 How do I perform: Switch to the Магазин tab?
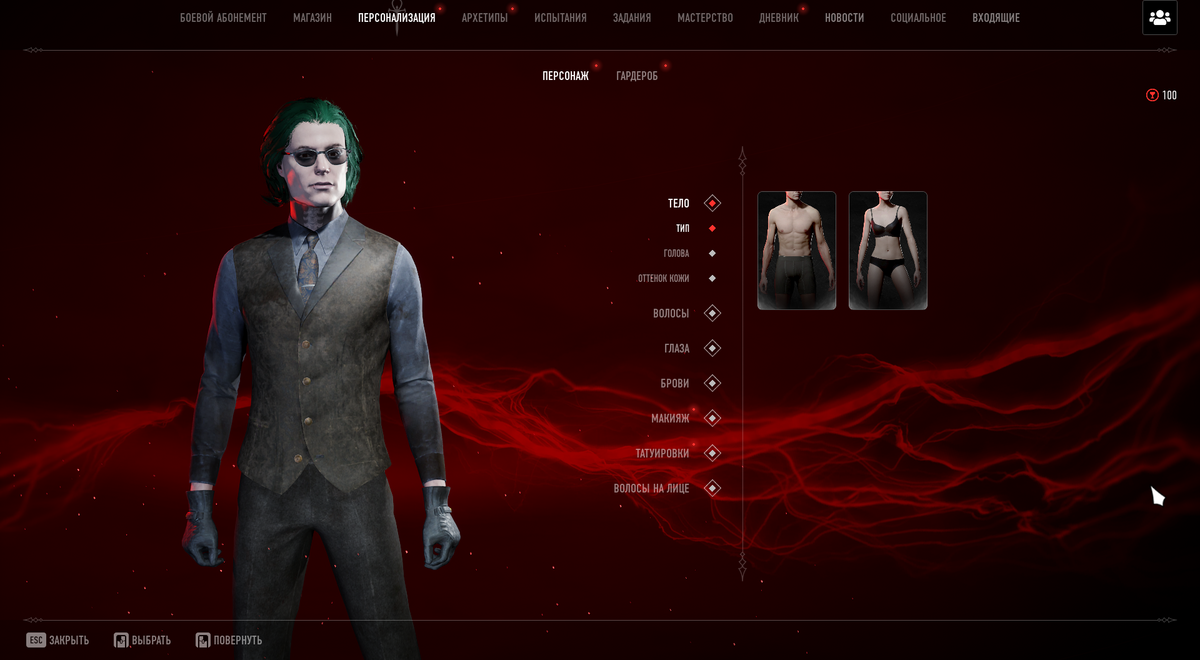coord(312,18)
